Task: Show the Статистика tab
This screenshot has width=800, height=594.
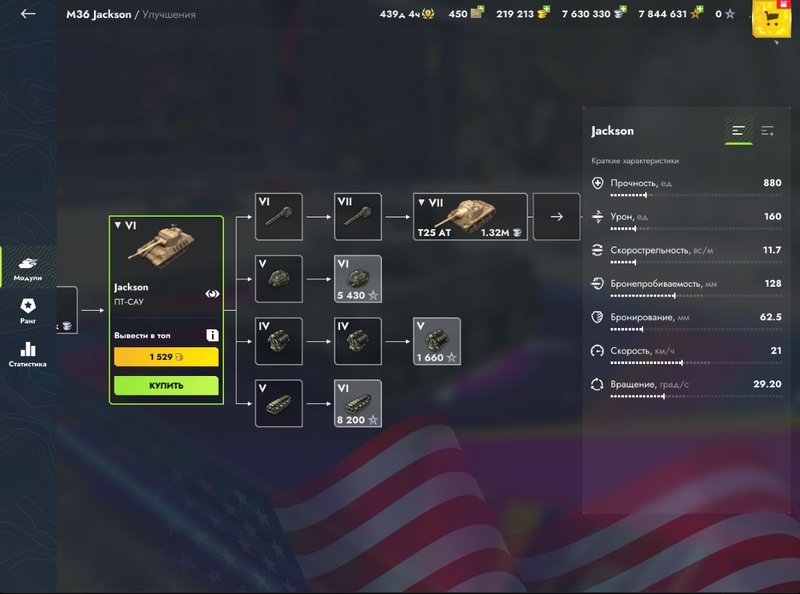Action: coord(28,354)
